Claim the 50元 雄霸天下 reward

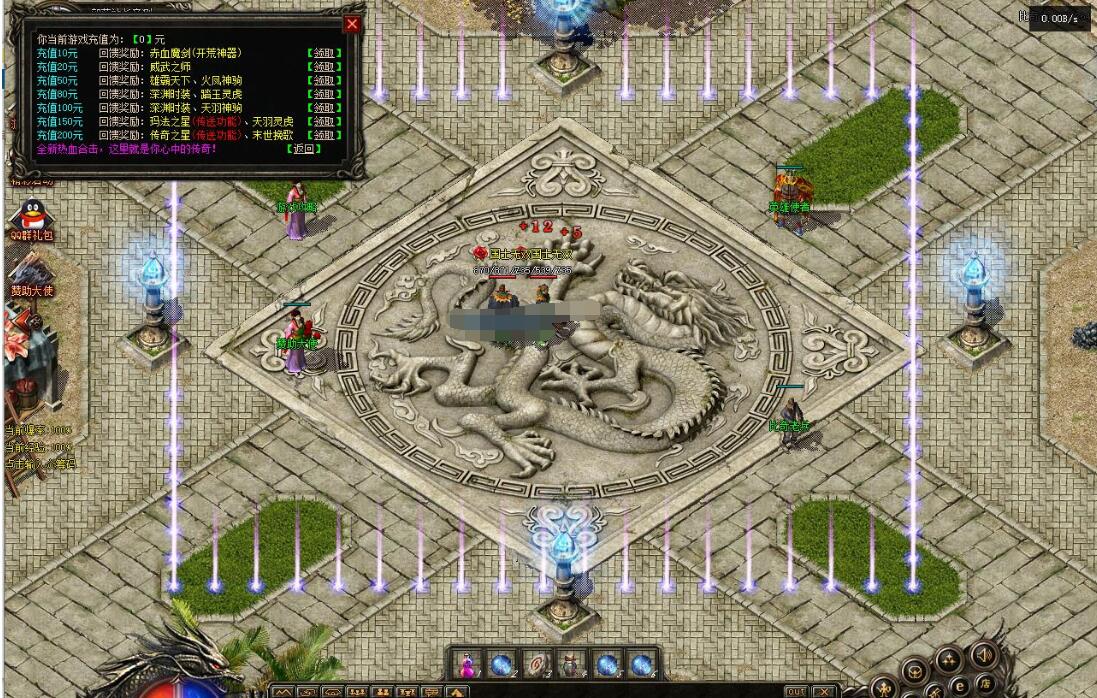[x=324, y=80]
